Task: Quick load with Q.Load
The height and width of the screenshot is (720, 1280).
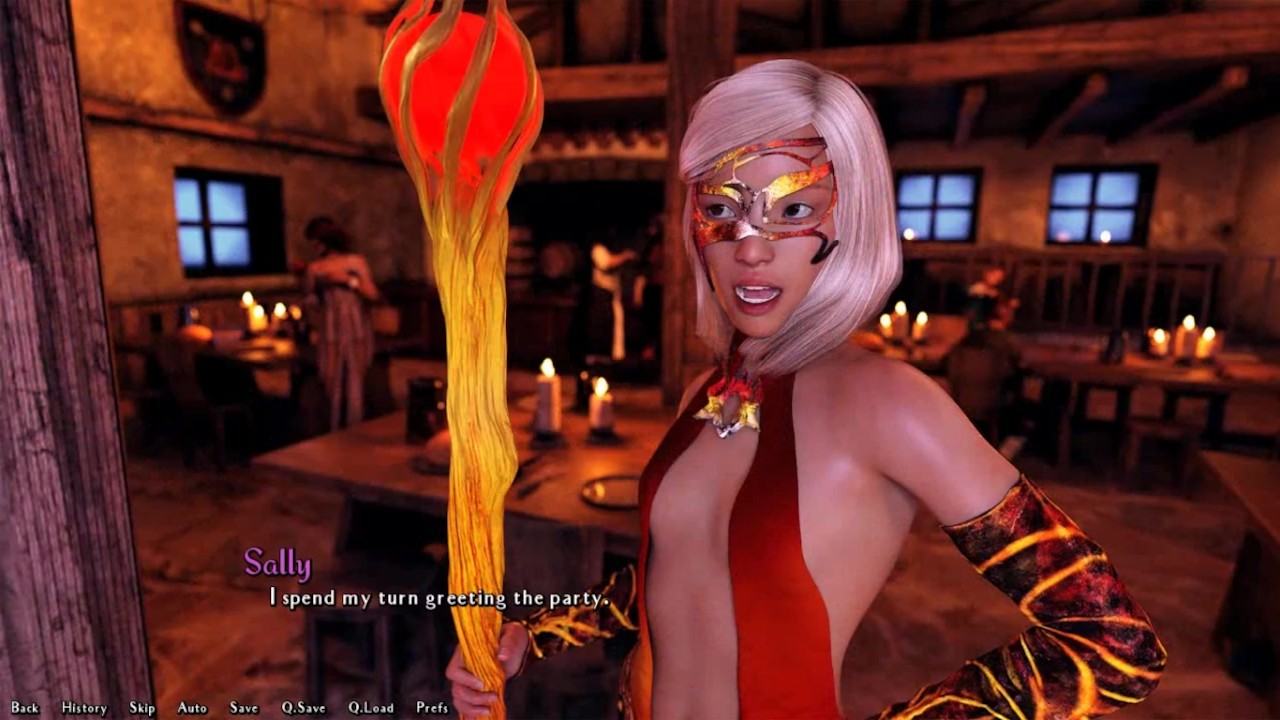Action: coord(371,708)
